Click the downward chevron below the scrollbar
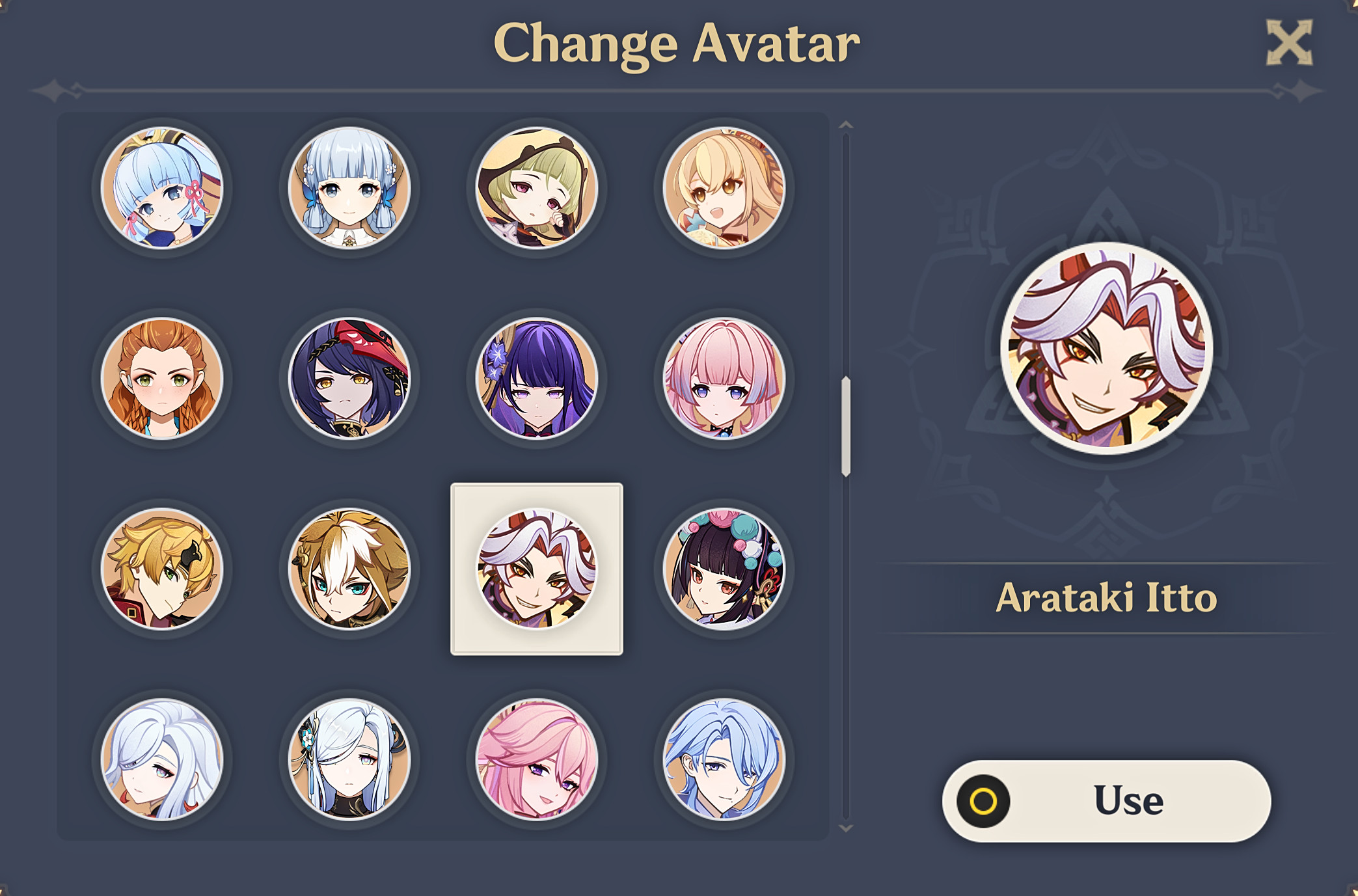Image resolution: width=1358 pixels, height=896 pixels. click(x=846, y=829)
